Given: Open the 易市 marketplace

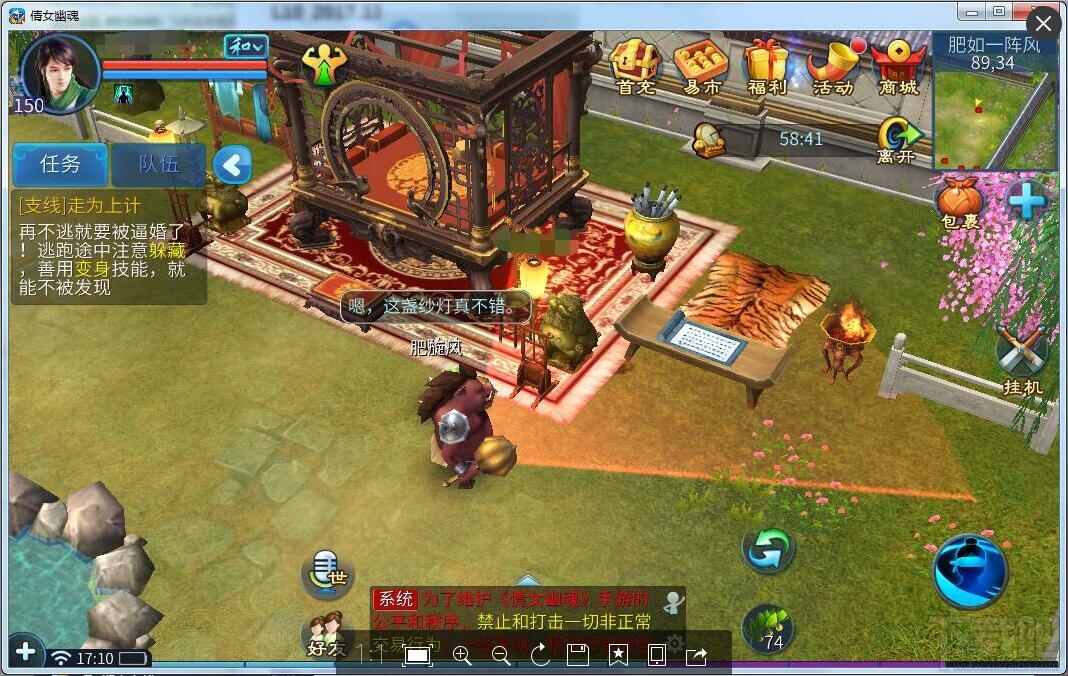Looking at the screenshot, I should (702, 67).
